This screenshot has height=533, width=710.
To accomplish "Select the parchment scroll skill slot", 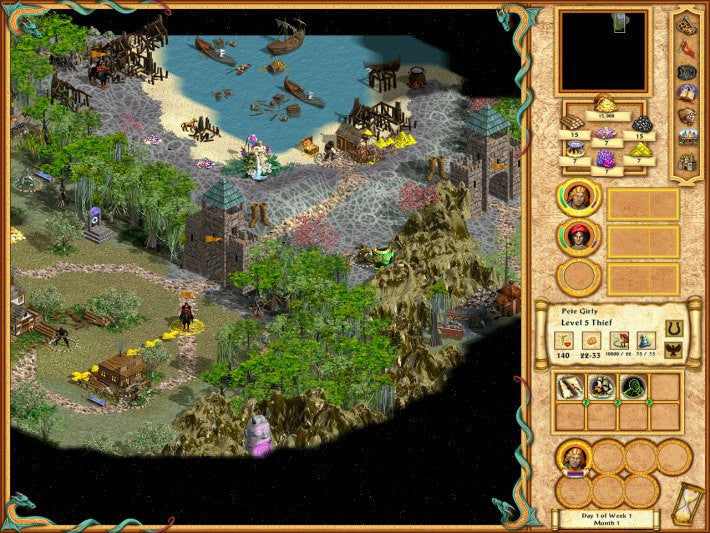I will click(570, 387).
